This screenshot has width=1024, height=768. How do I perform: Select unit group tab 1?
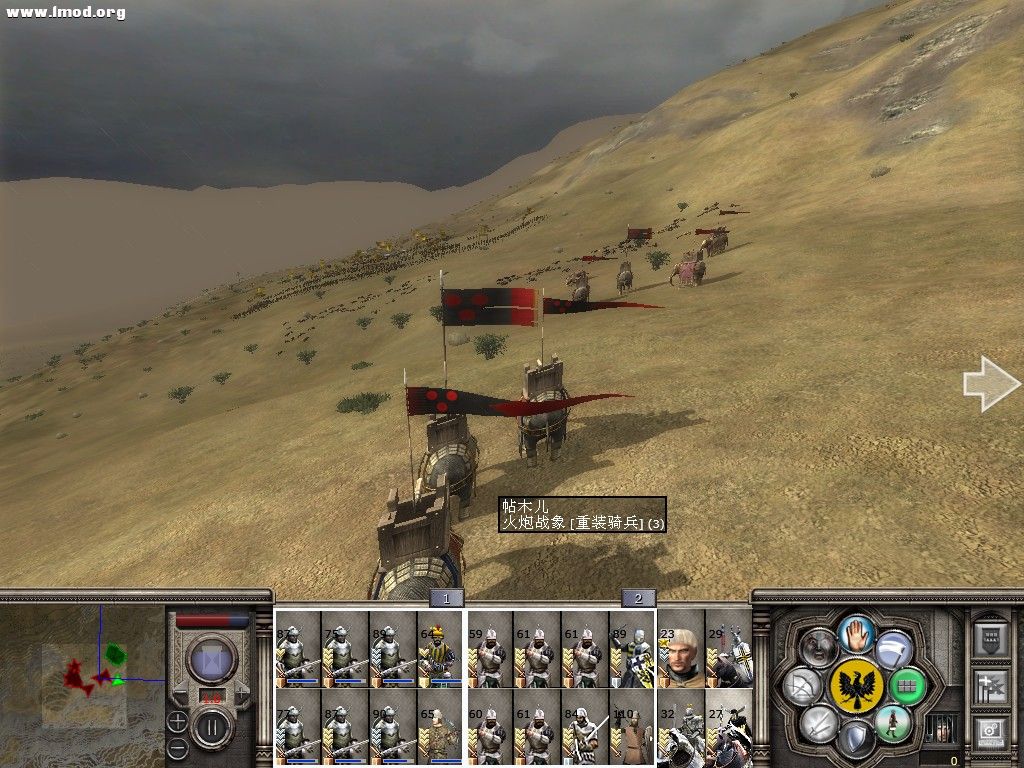pyautogui.click(x=447, y=598)
